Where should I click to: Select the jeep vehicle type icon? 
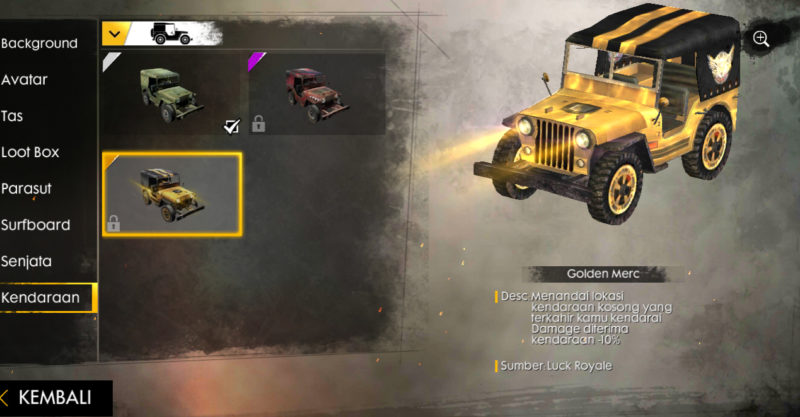coord(170,33)
